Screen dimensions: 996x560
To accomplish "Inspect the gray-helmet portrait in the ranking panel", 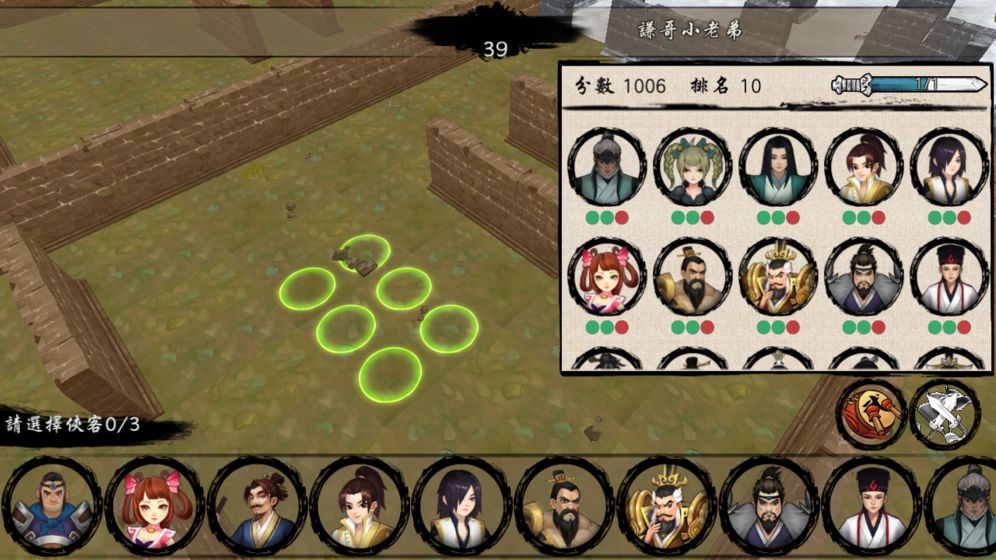I will pyautogui.click(x=606, y=167).
